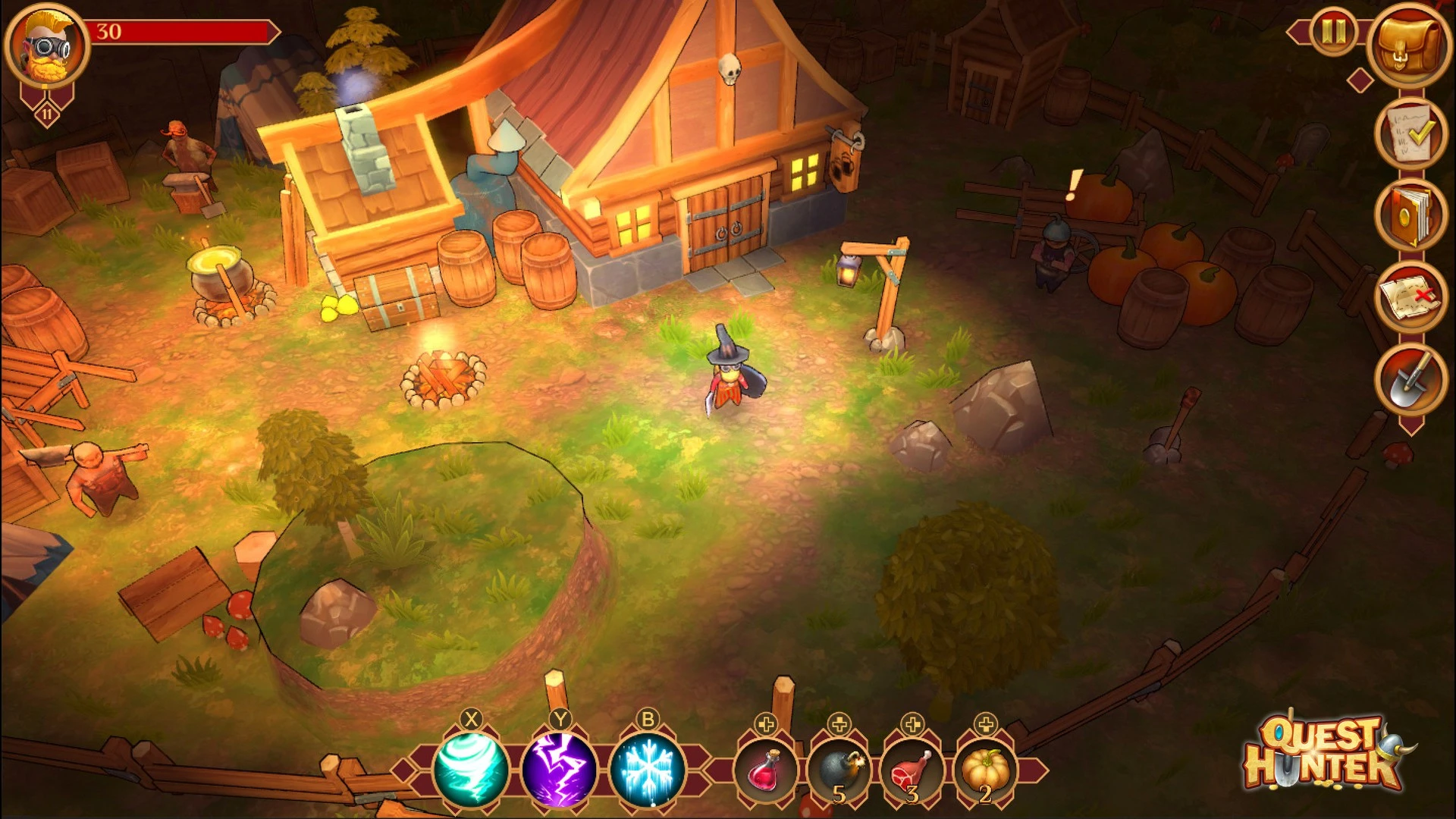Viewport: 1456px width, 819px height.
Task: Cast the green tornado spell
Action: (x=471, y=769)
